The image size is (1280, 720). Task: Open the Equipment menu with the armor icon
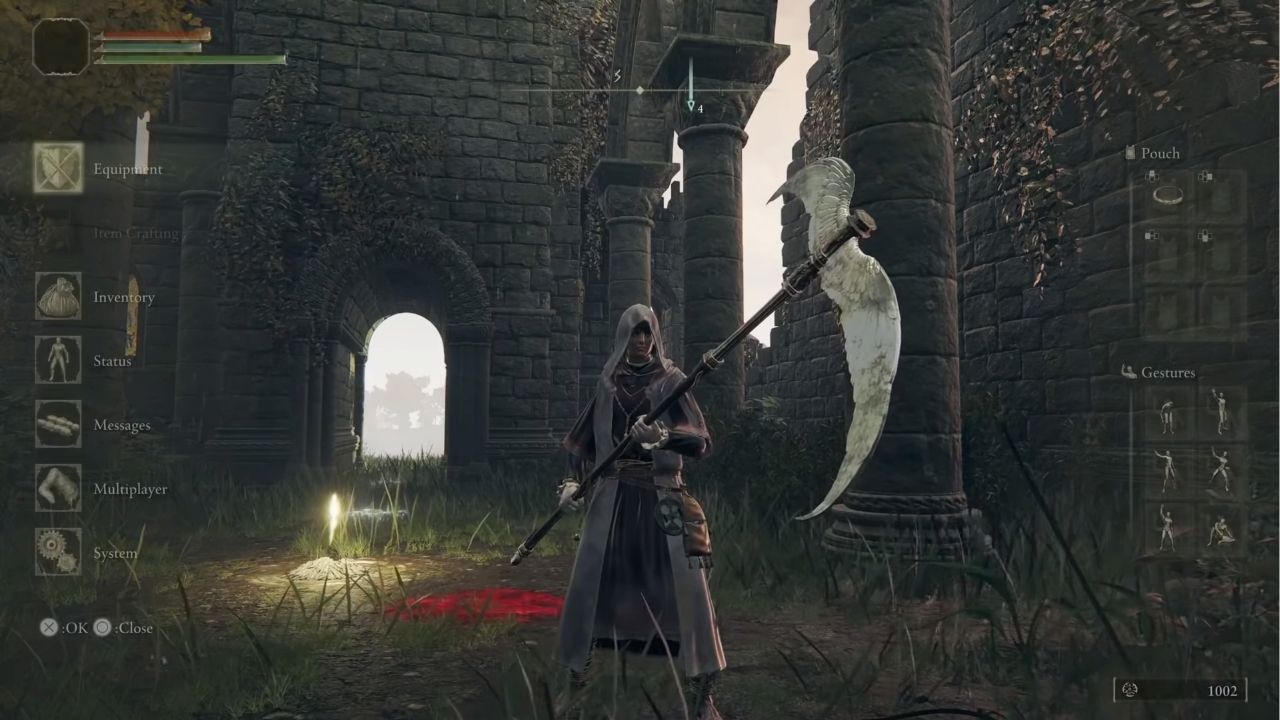pyautogui.click(x=57, y=169)
